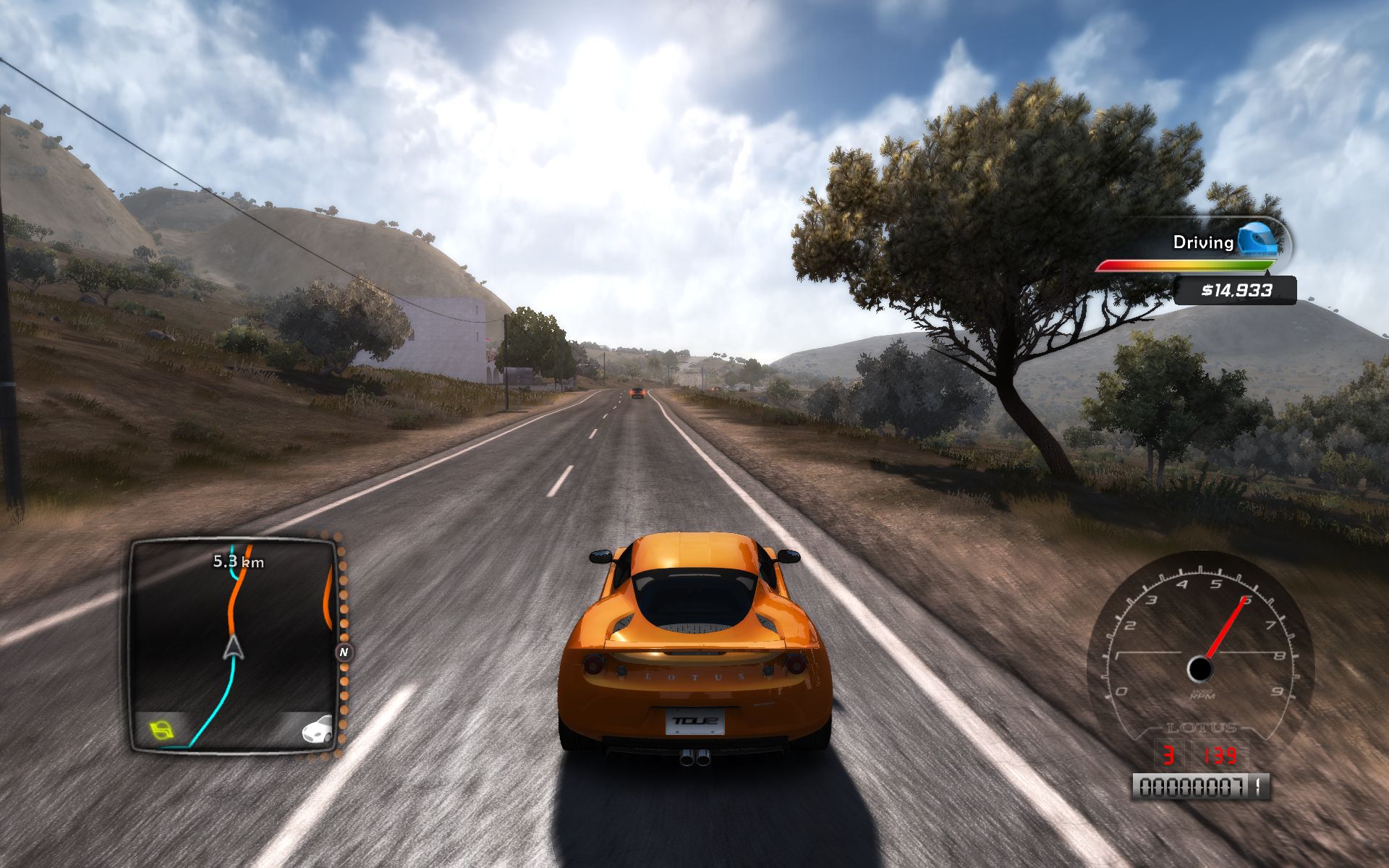Click the GPS minimap
The width and height of the screenshot is (1389, 868).
coord(233,644)
